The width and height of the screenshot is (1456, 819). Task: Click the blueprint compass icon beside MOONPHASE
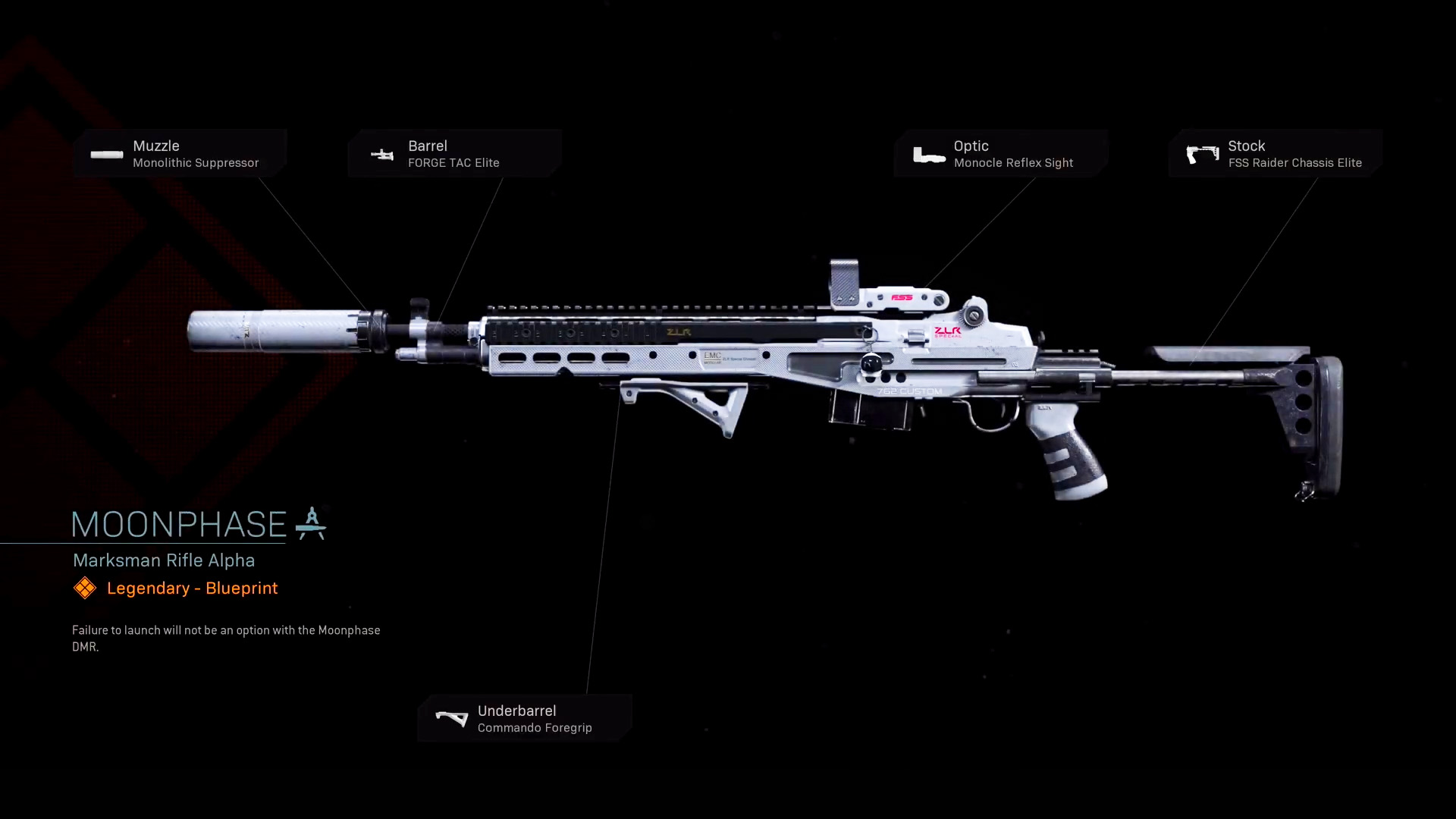(x=312, y=523)
